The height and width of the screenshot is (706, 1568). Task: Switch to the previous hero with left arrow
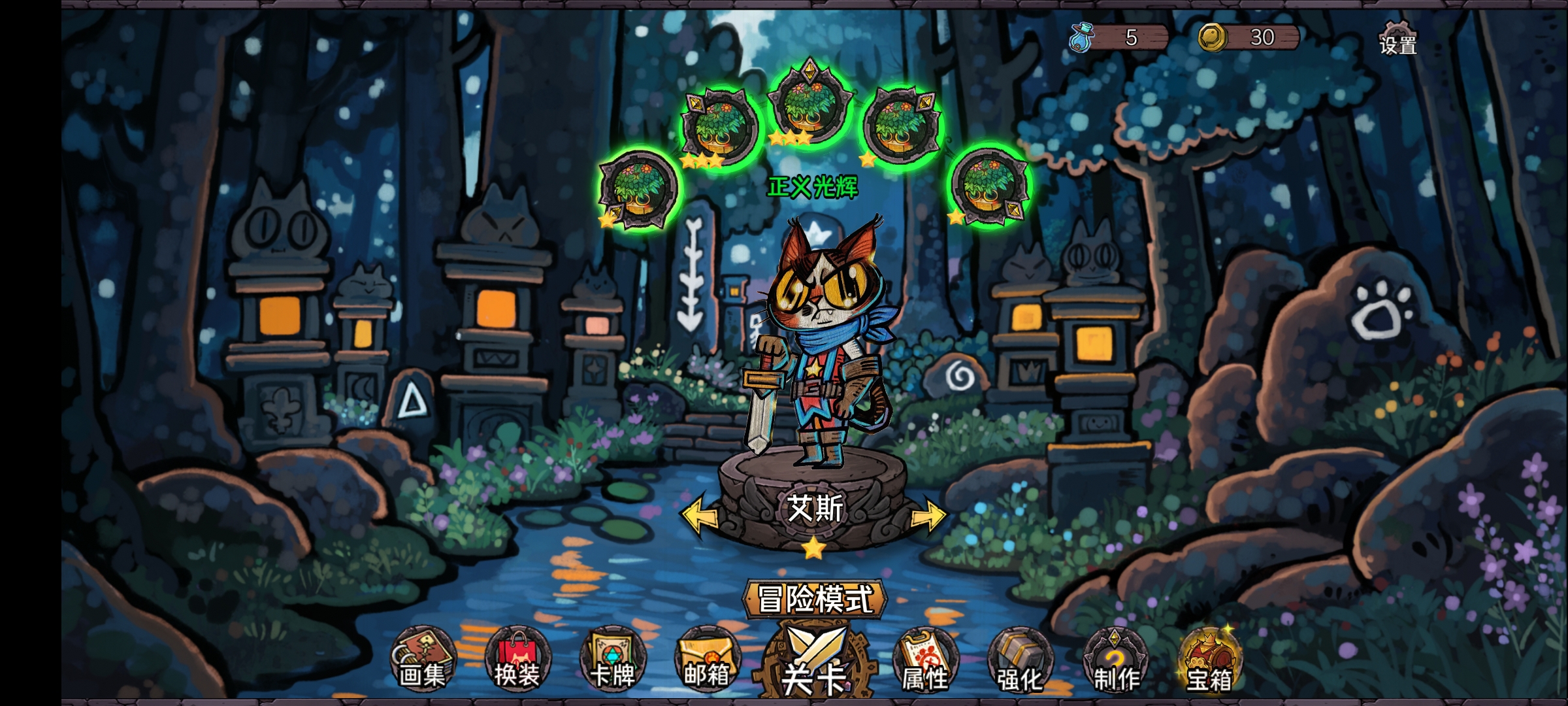[699, 516]
